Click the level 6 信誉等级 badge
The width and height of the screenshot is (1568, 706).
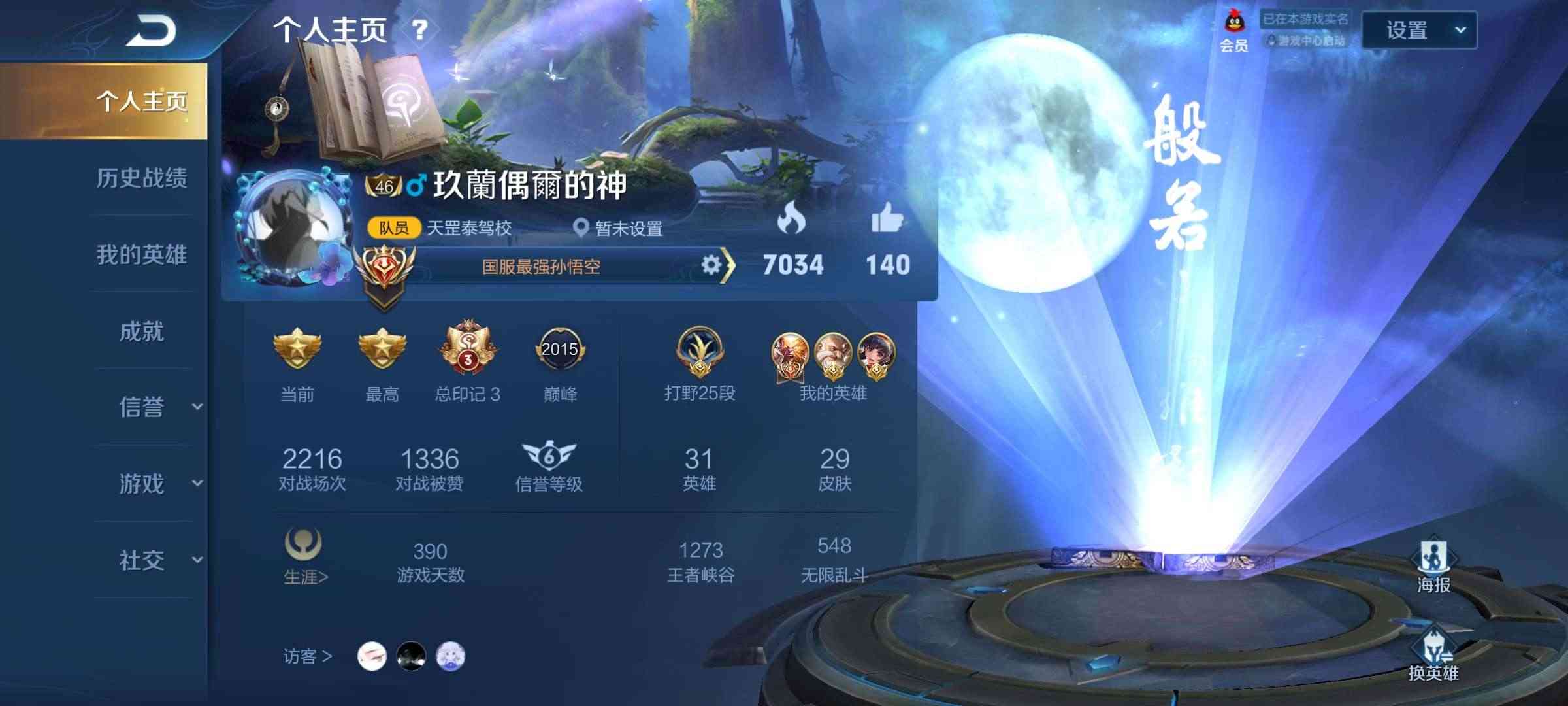(x=548, y=458)
